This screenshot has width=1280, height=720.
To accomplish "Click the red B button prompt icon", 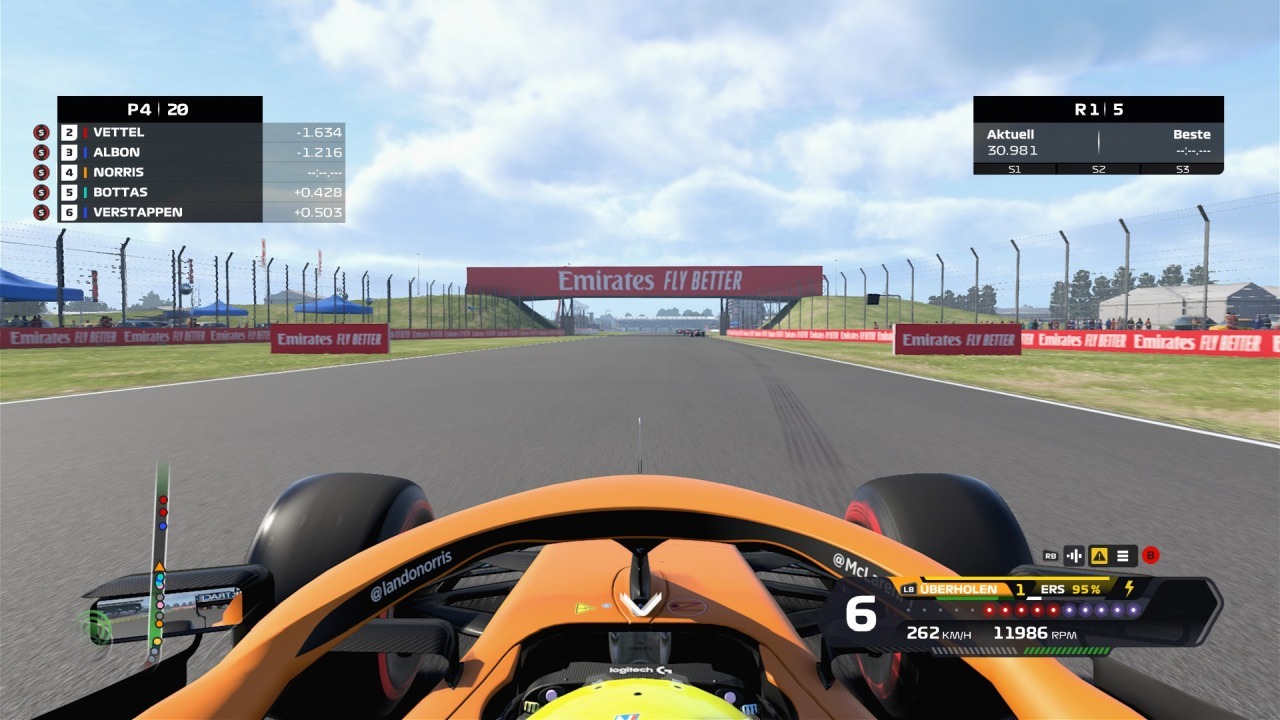I will click(1151, 556).
